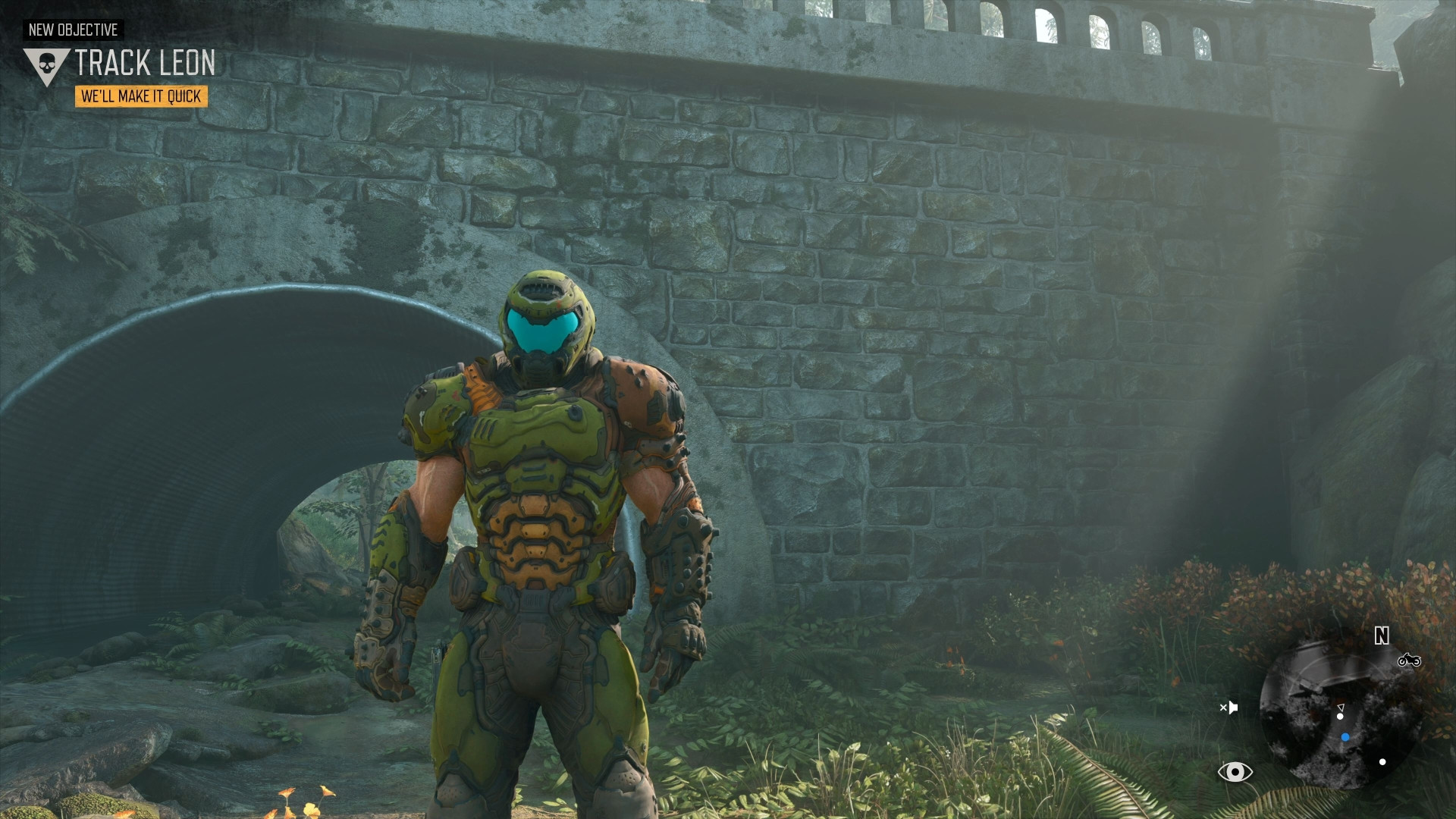Viewport: 1456px width, 819px height.
Task: Toggle the audio mute indicator near the minimap
Action: click(x=1231, y=707)
